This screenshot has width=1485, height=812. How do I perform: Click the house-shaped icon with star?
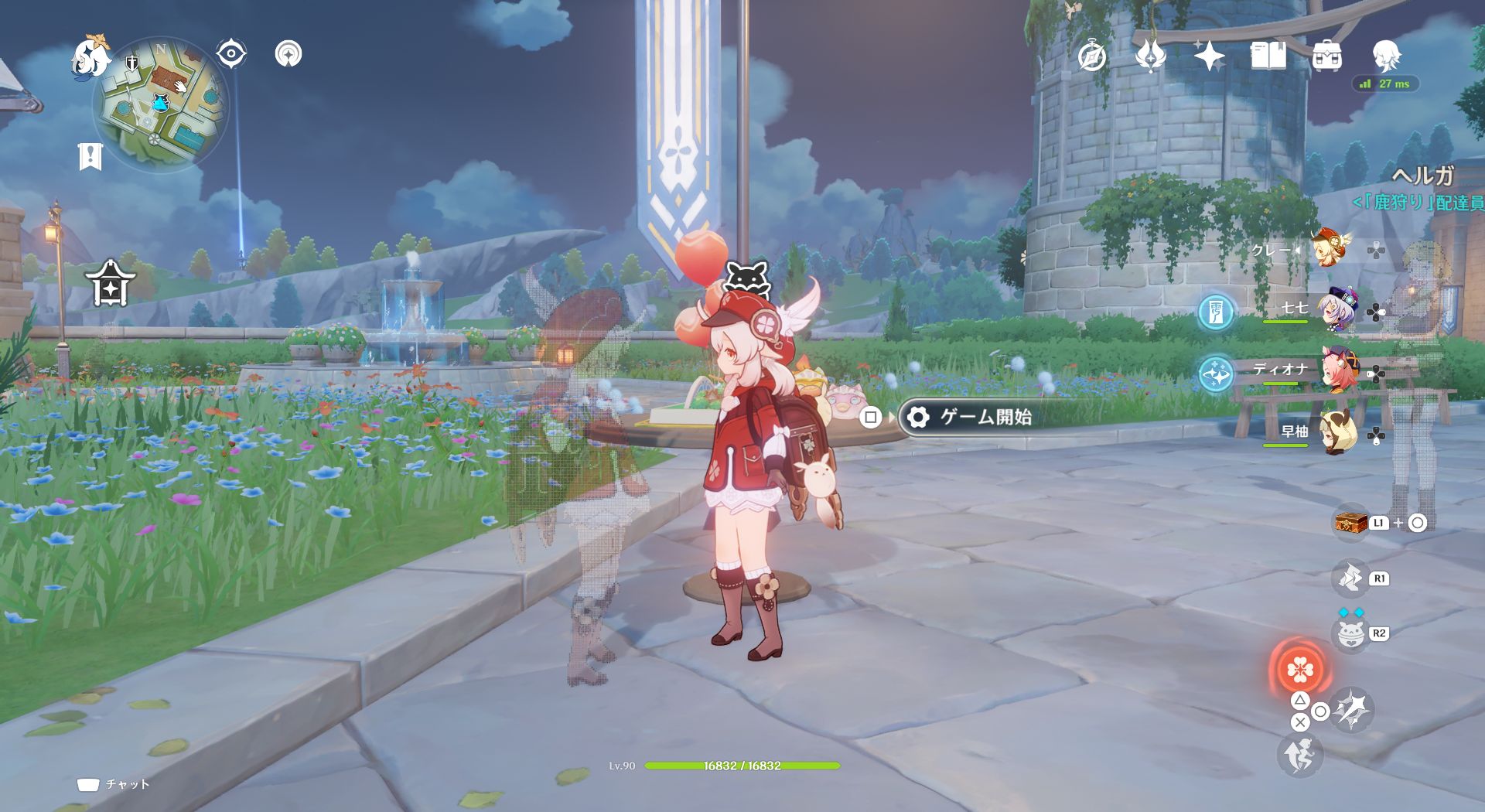pyautogui.click(x=111, y=283)
